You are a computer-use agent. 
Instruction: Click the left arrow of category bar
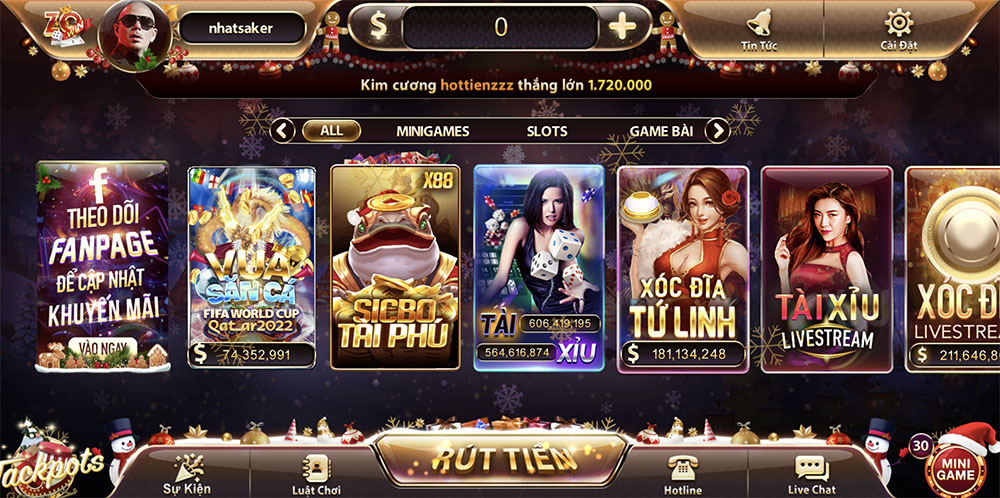pyautogui.click(x=283, y=131)
